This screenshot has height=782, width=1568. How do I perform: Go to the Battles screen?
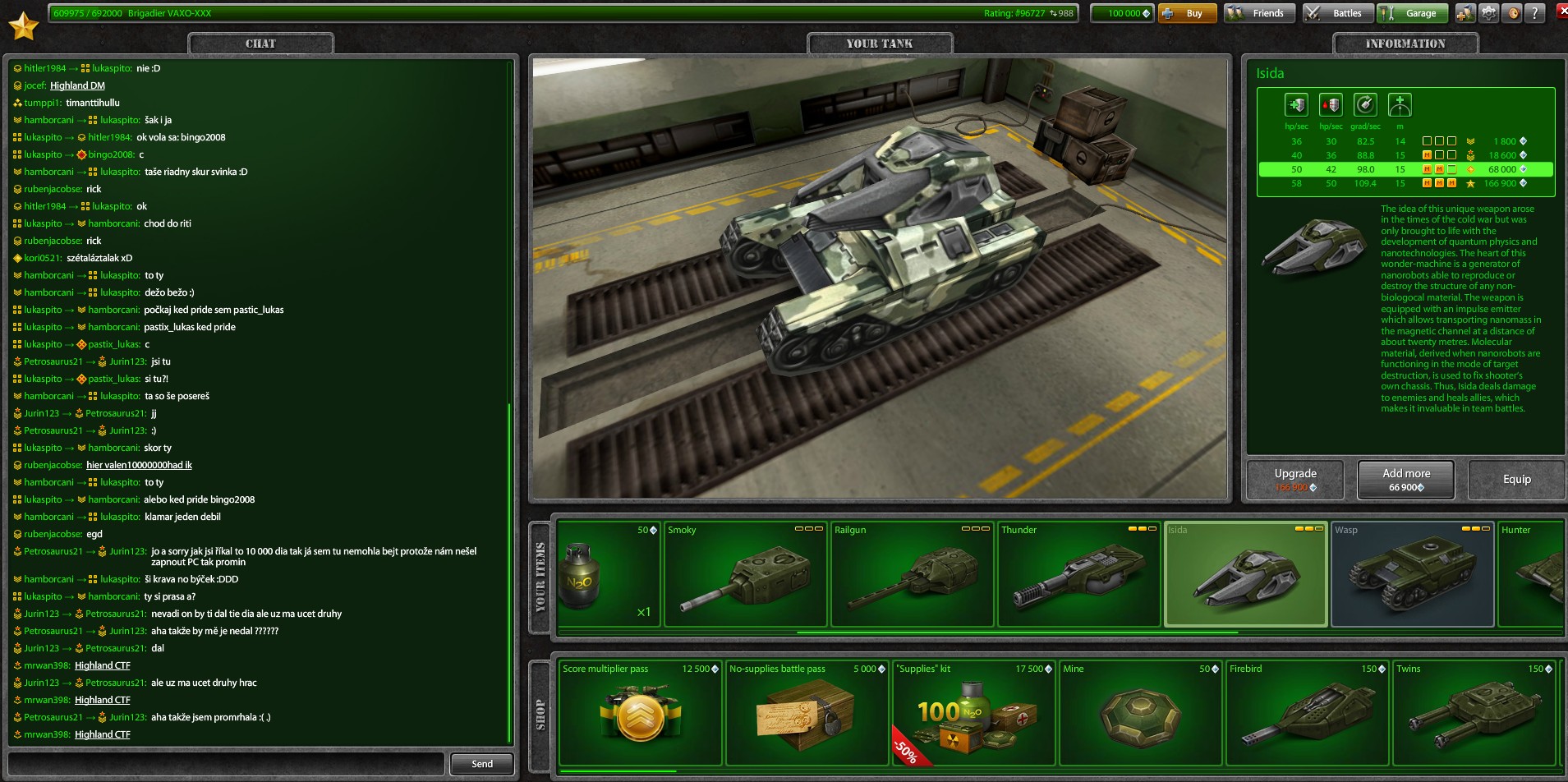tap(1338, 13)
